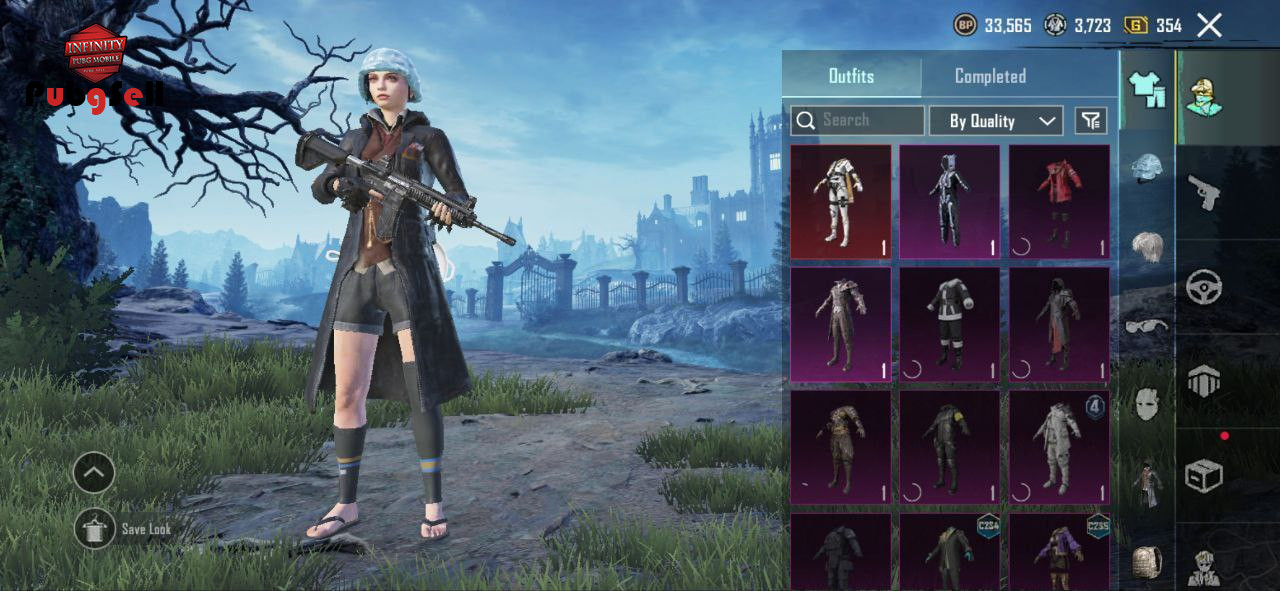
Task: Choose the purple jacket C2S5 outfit
Action: point(1059,551)
